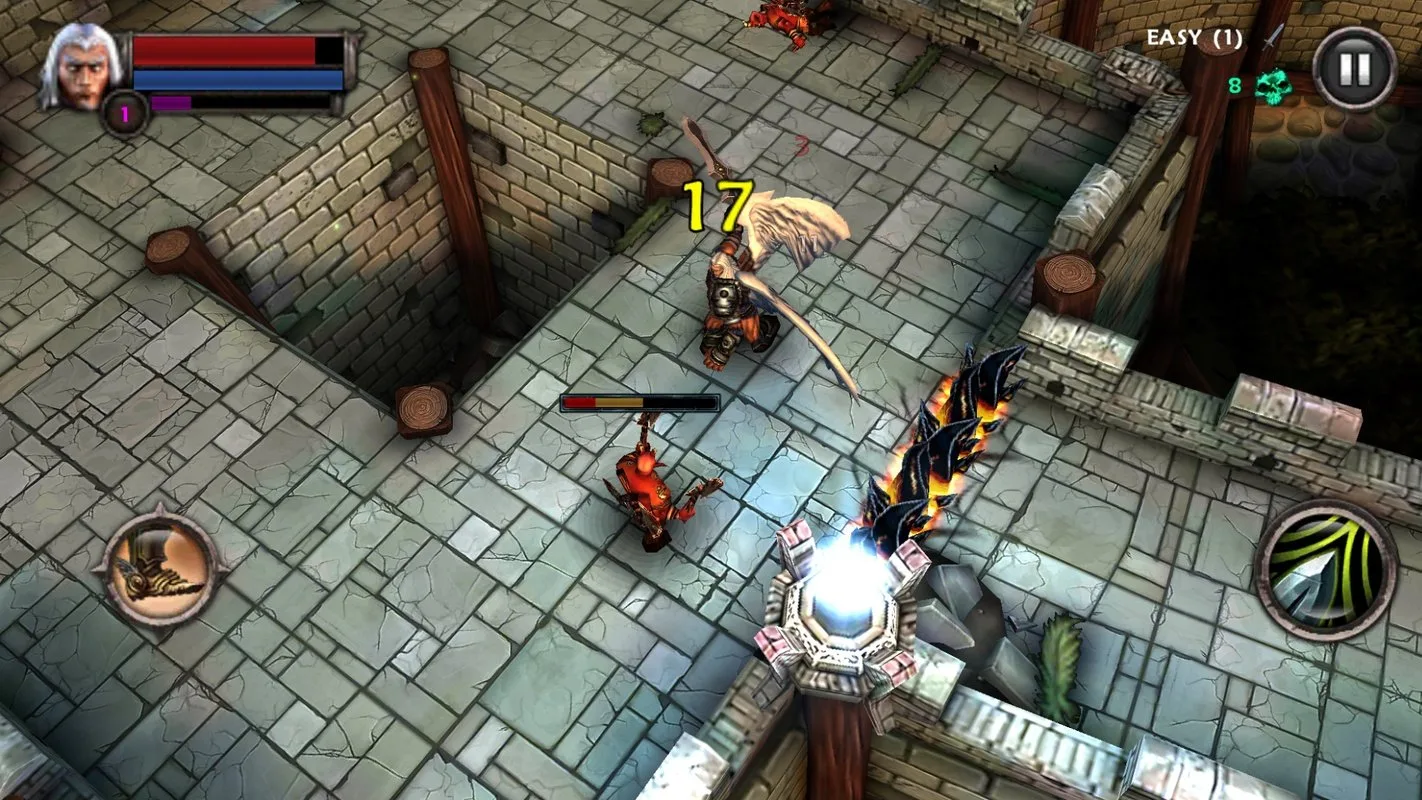Pause the game with the pause button

tap(1354, 67)
